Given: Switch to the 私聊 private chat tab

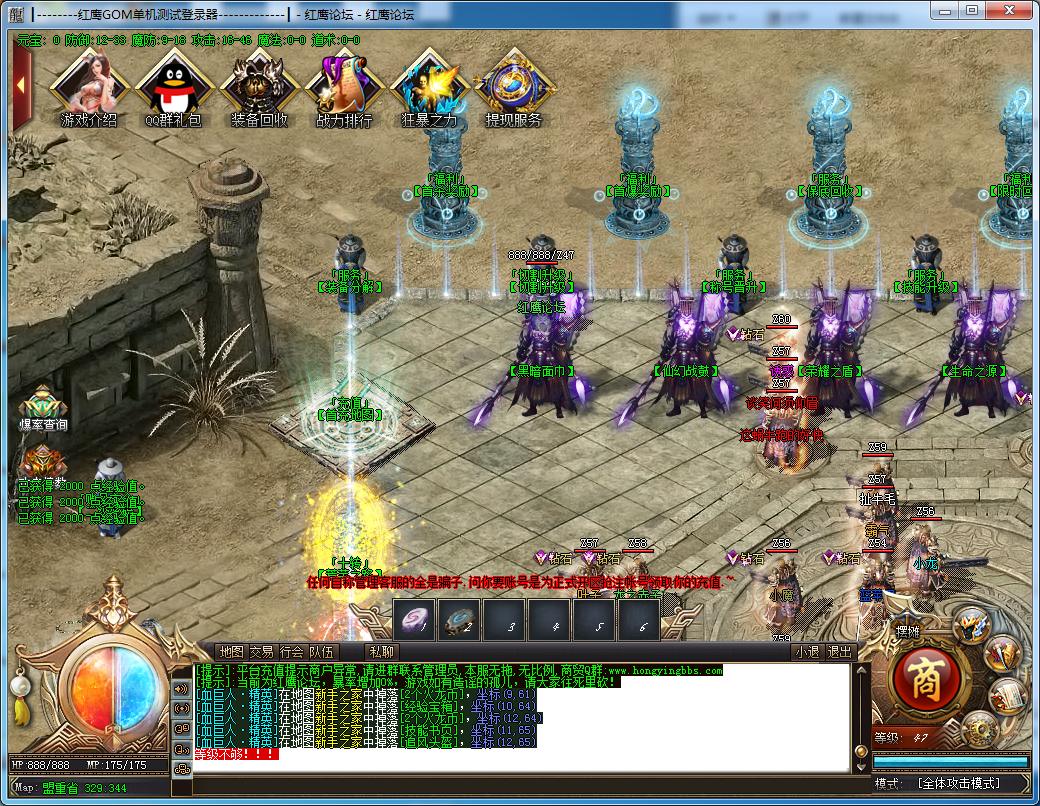Looking at the screenshot, I should [x=382, y=652].
